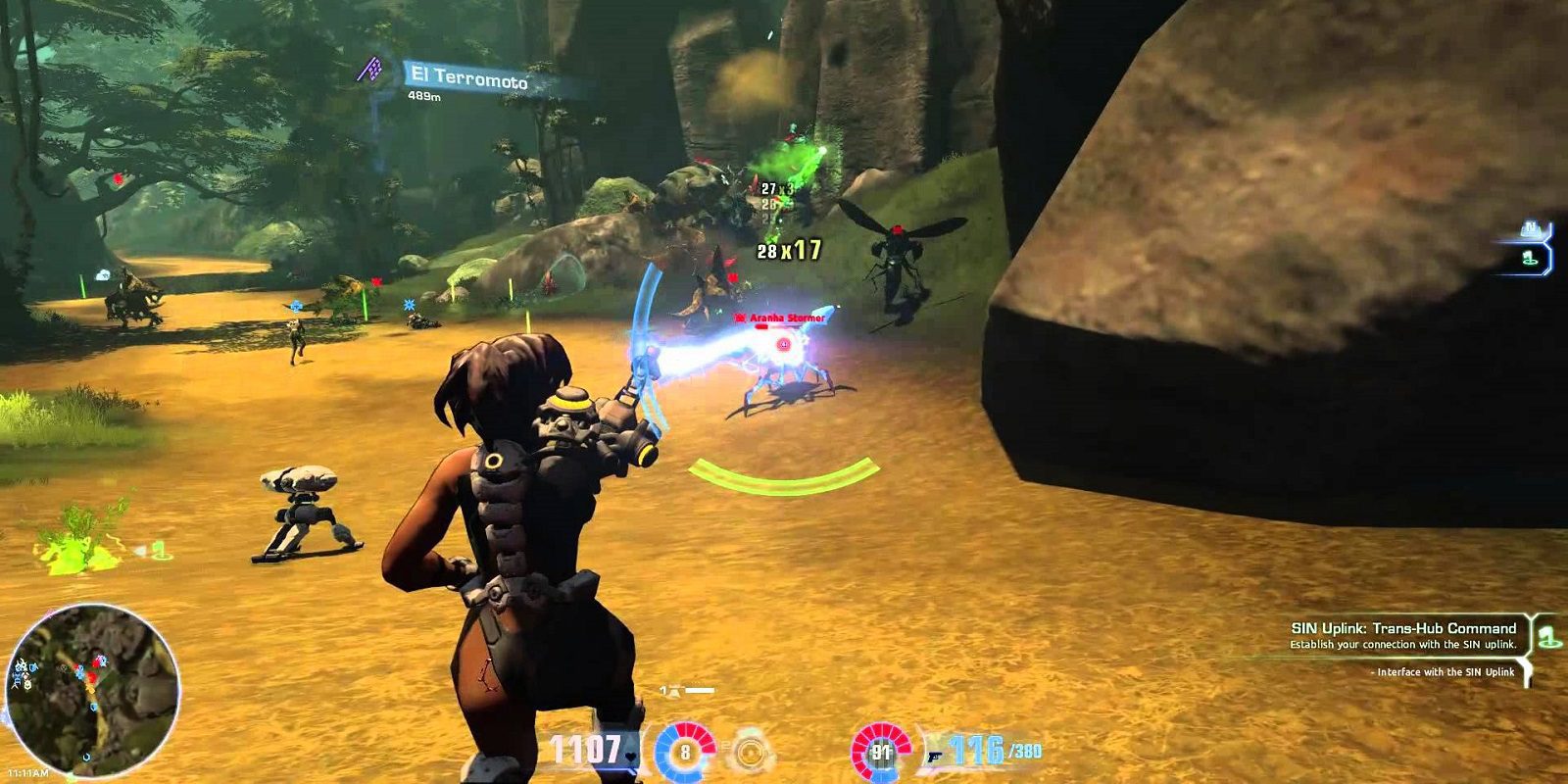Select the pistol weapon icon
Screen dimensions: 1568x784
click(931, 754)
